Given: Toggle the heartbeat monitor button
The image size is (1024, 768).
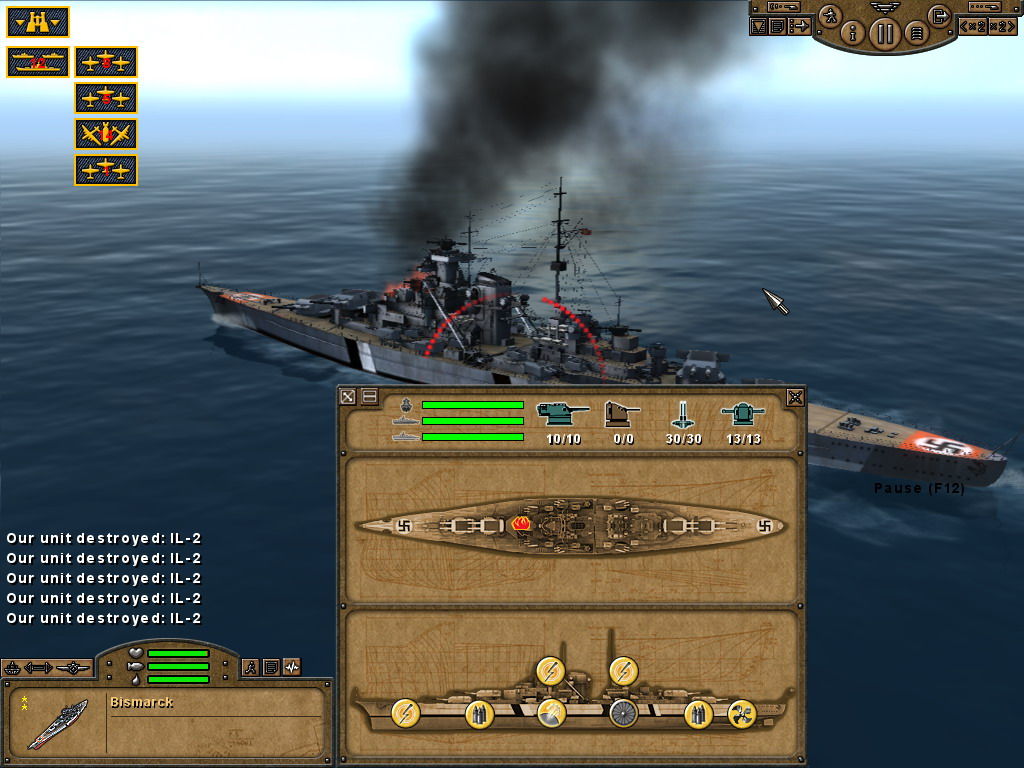Looking at the screenshot, I should point(292,667).
